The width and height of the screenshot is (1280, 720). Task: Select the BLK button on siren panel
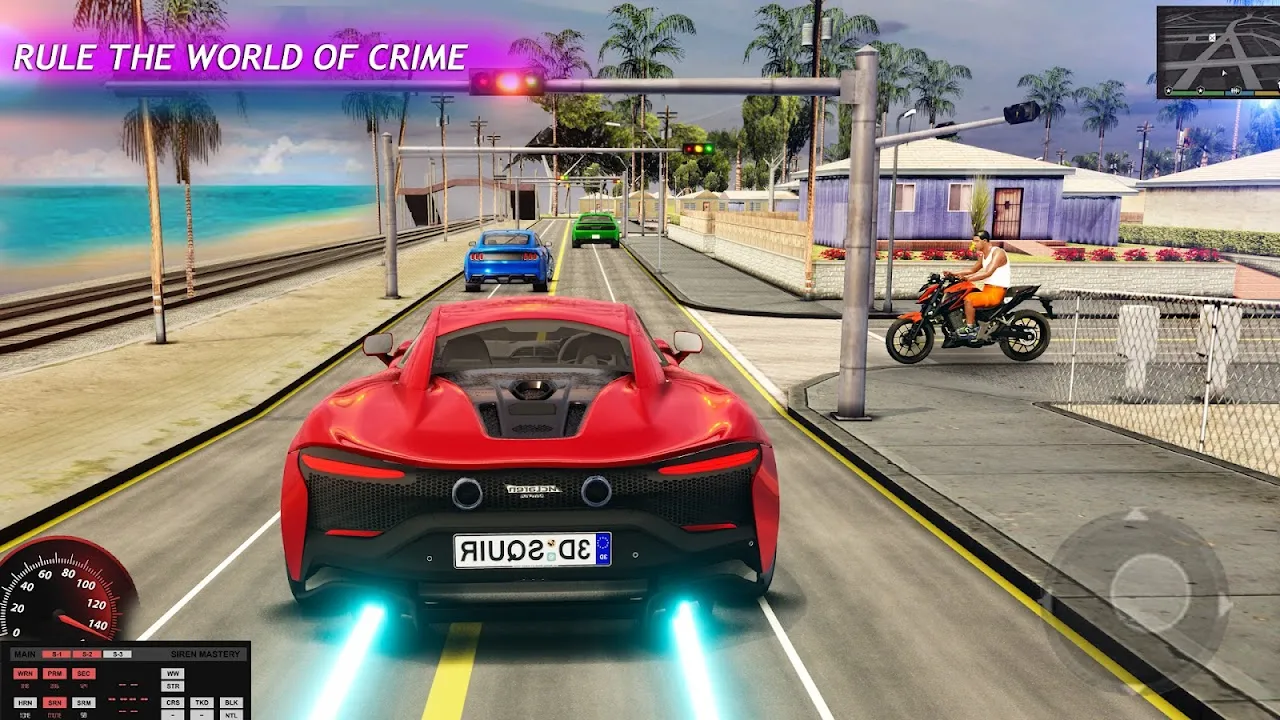[231, 703]
